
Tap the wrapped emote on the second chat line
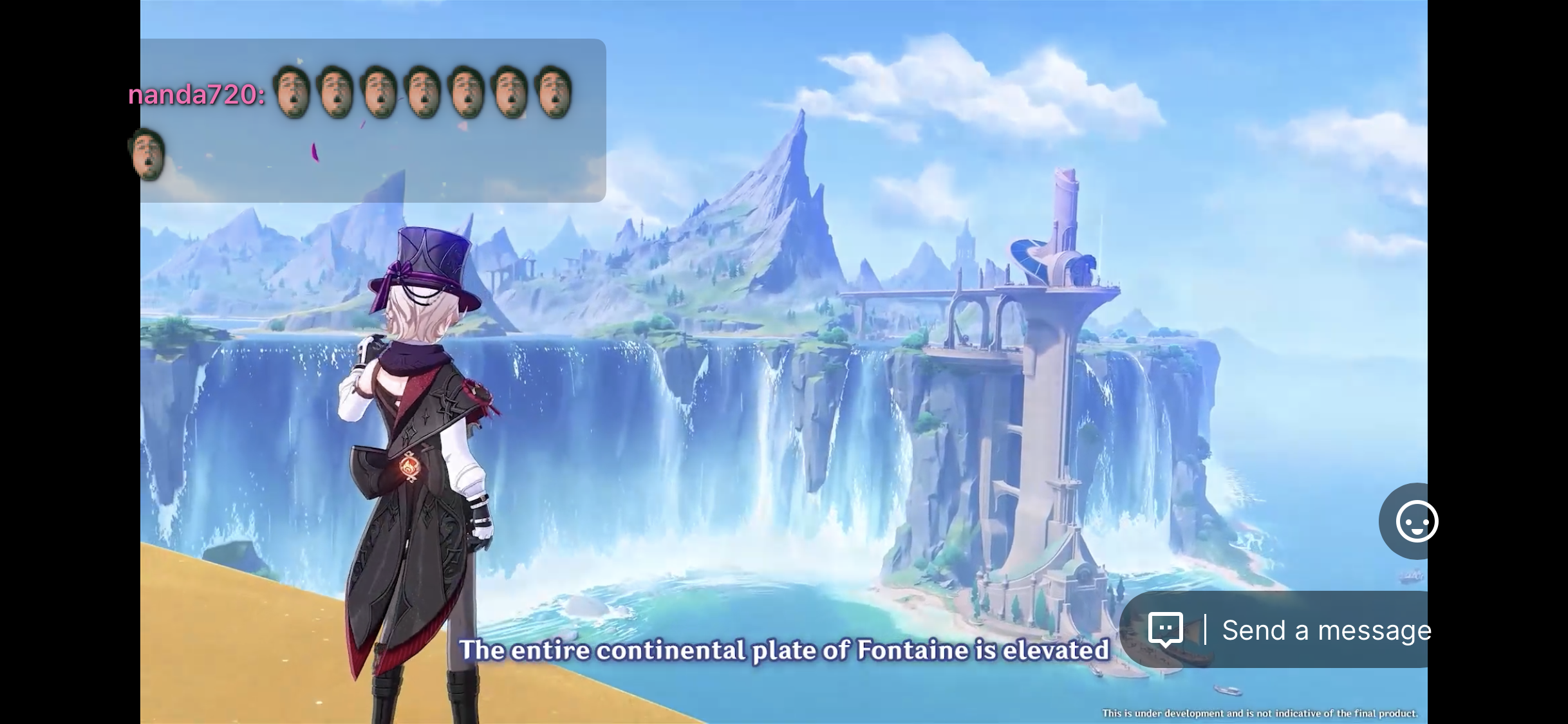(x=147, y=154)
